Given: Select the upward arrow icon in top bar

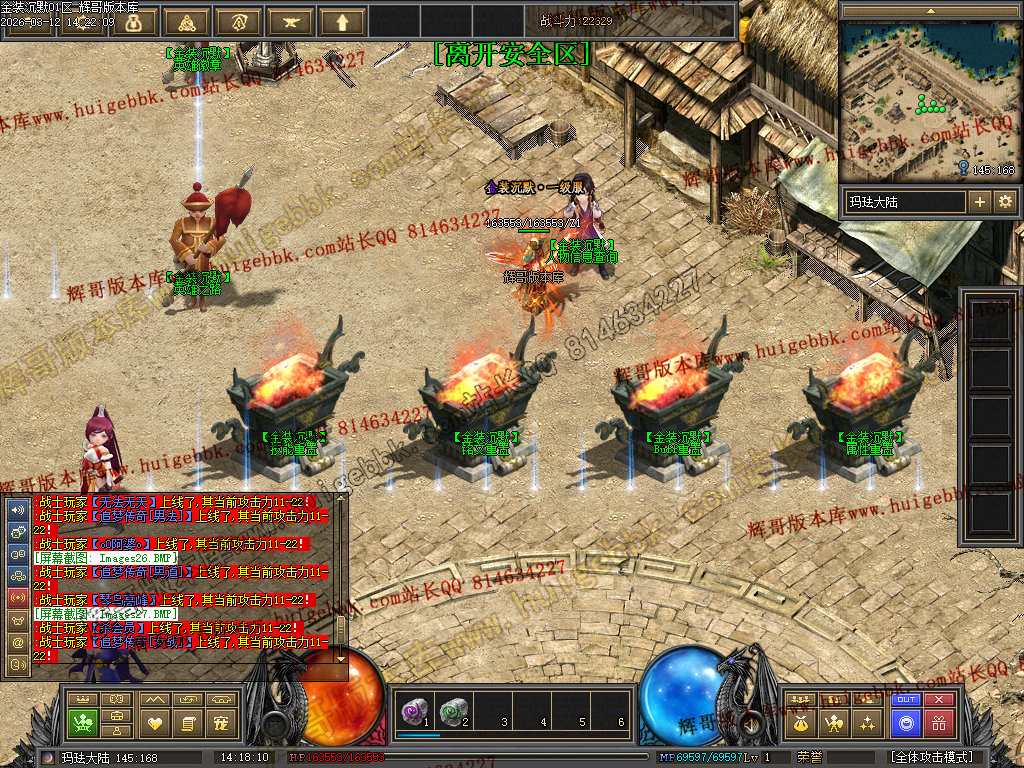Looking at the screenshot, I should (343, 22).
